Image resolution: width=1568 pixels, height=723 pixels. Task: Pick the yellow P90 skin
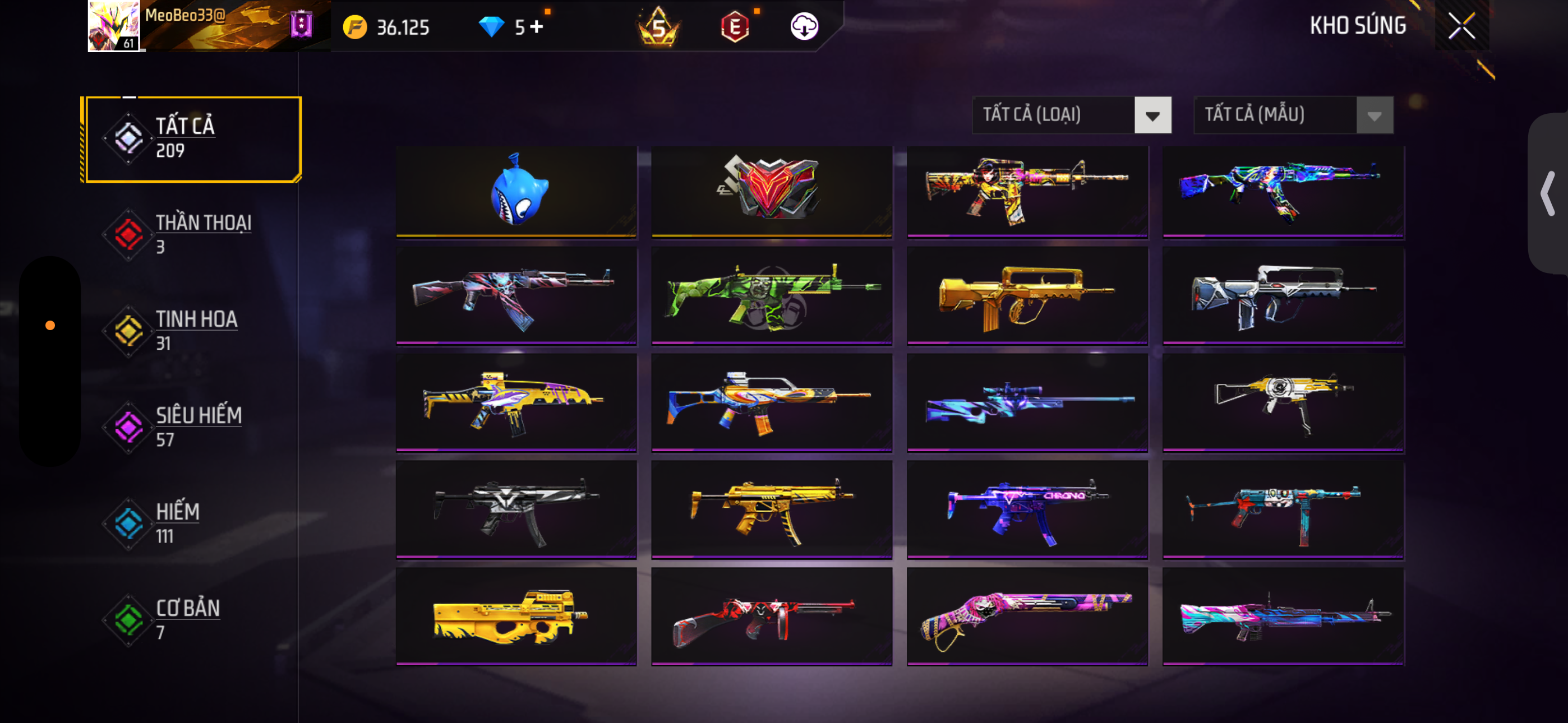click(x=516, y=616)
